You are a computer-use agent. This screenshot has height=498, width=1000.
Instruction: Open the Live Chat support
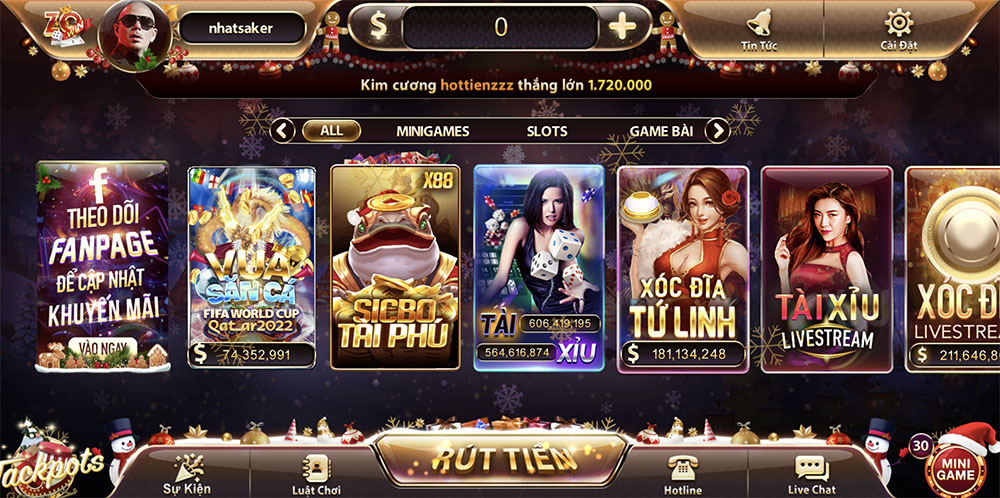pos(811,473)
